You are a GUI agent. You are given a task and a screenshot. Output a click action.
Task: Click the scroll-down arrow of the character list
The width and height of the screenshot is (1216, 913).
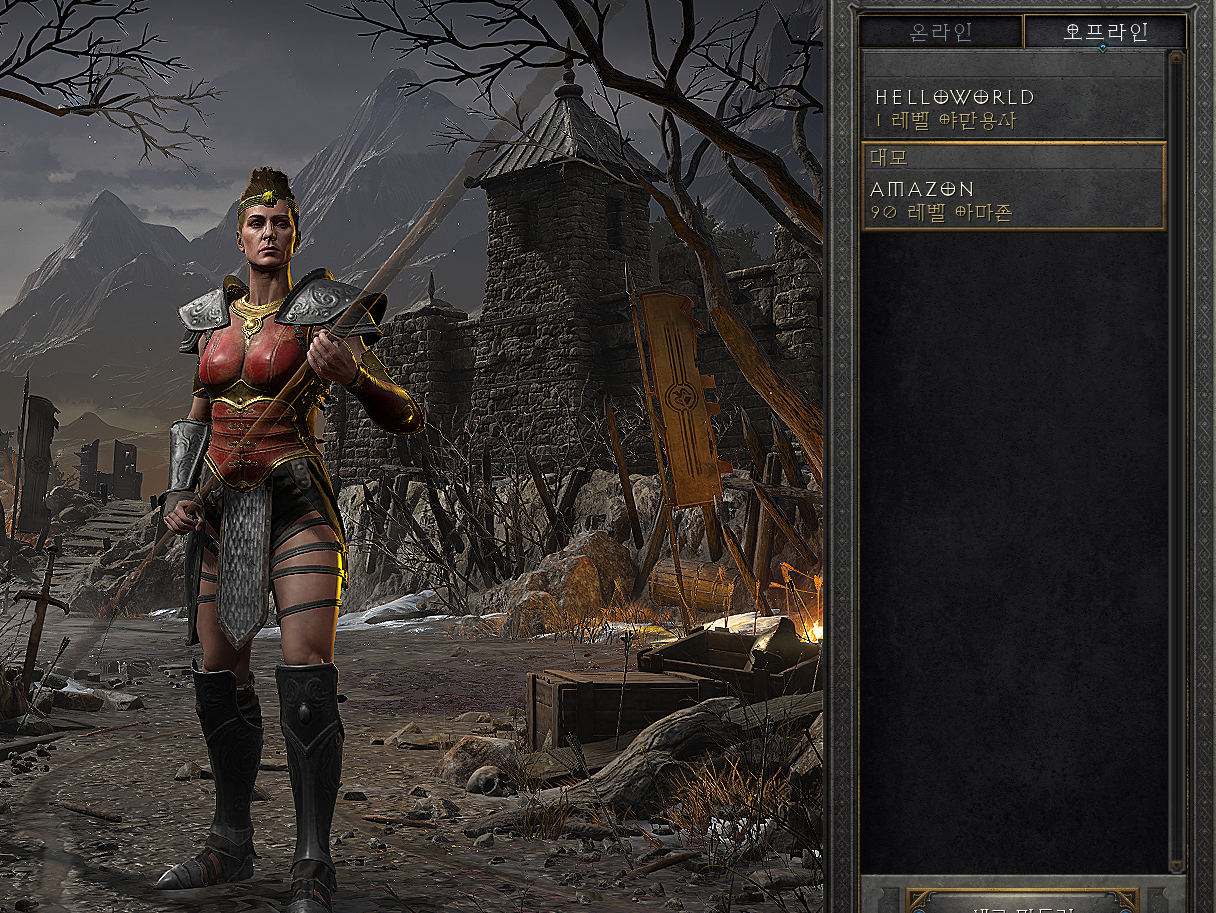(1177, 864)
